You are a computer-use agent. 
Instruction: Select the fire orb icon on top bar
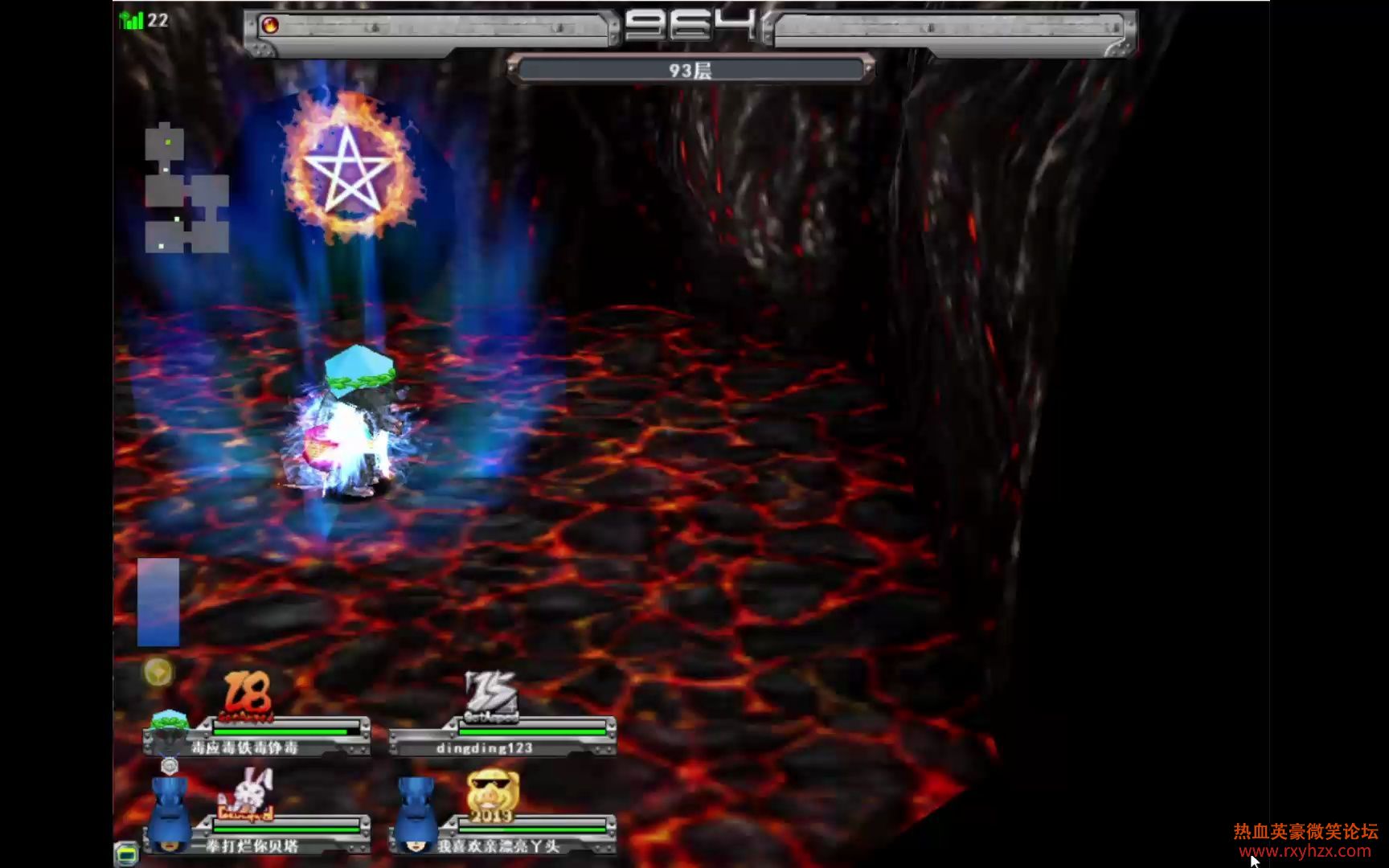[271, 26]
